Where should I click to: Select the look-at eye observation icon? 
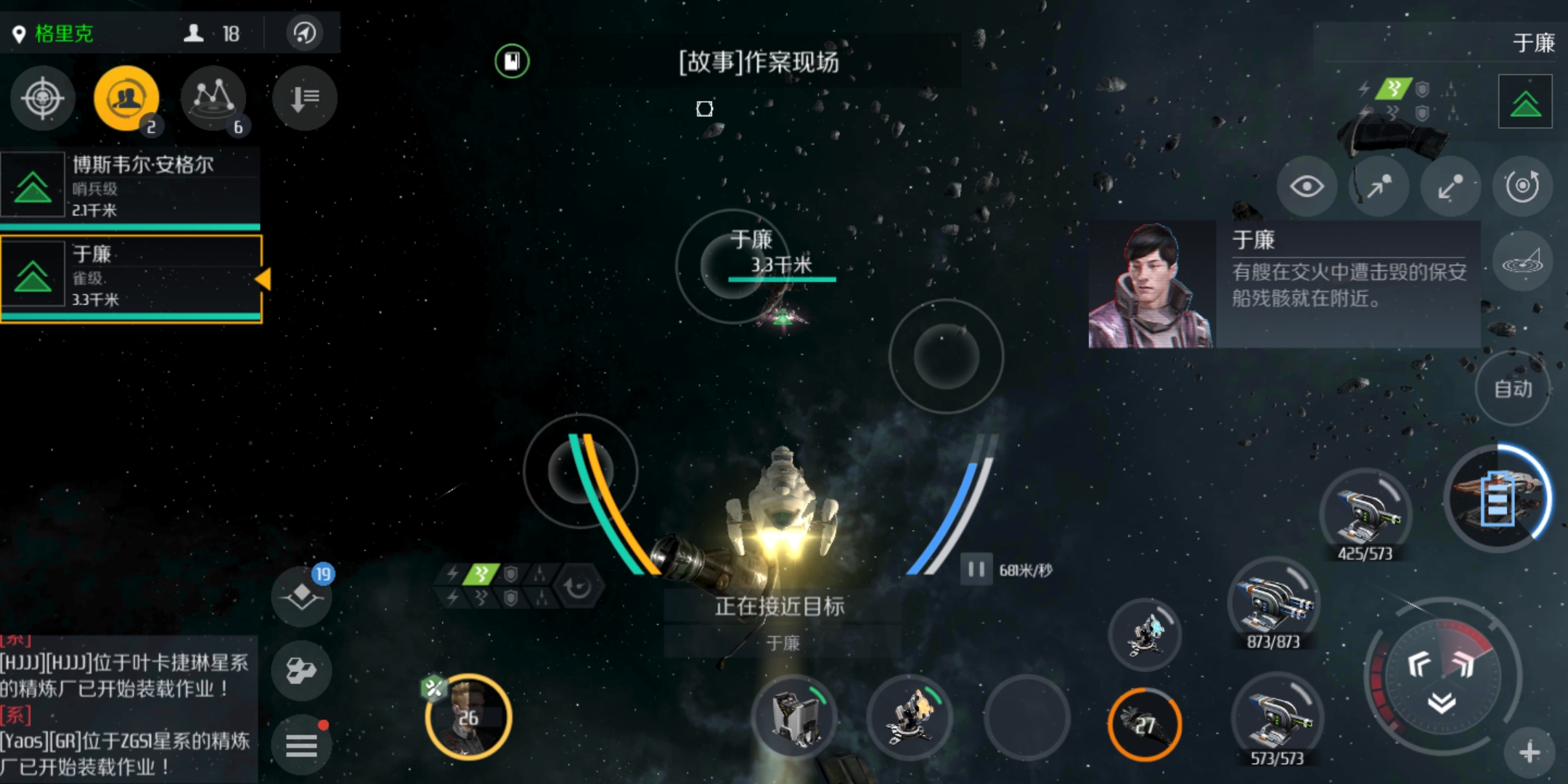(x=1307, y=186)
